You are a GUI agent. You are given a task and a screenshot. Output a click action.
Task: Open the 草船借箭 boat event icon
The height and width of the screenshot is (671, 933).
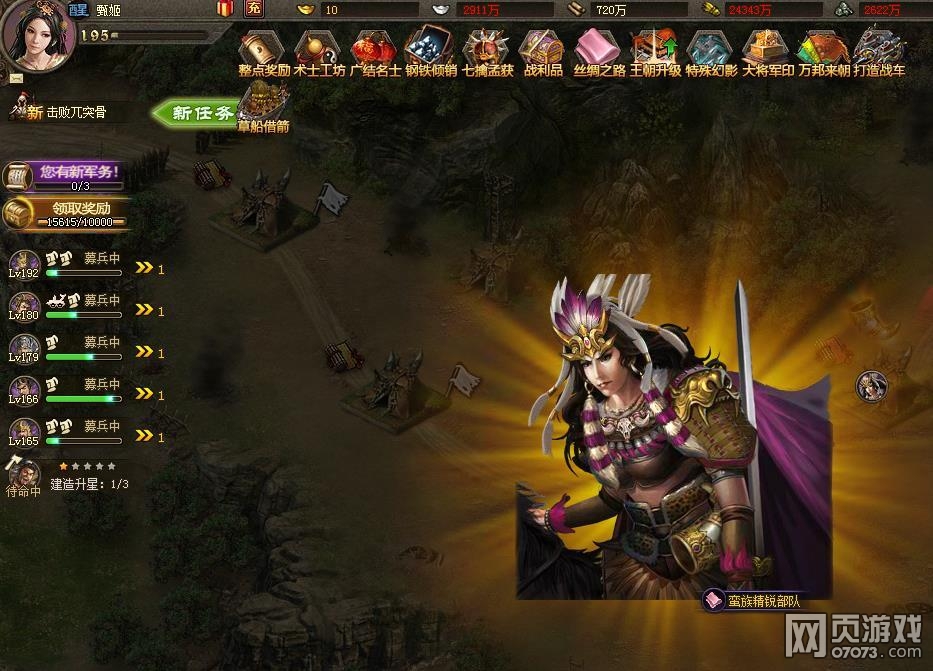click(x=263, y=104)
